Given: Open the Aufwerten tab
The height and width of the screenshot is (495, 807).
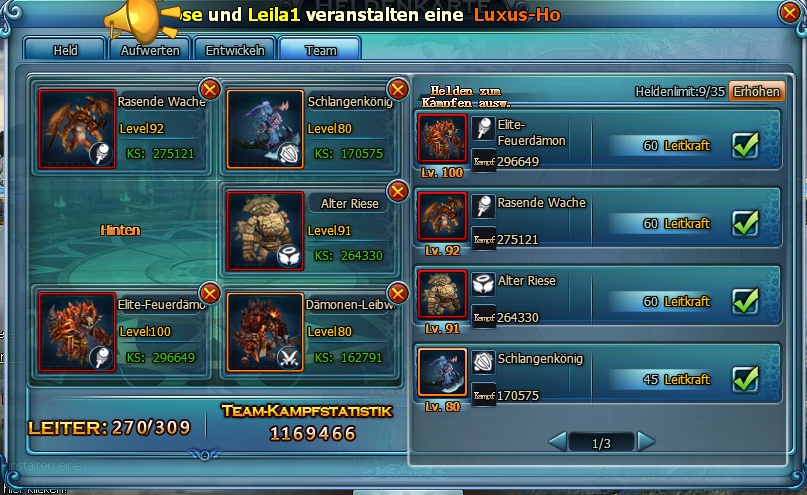Looking at the screenshot, I should point(150,49).
